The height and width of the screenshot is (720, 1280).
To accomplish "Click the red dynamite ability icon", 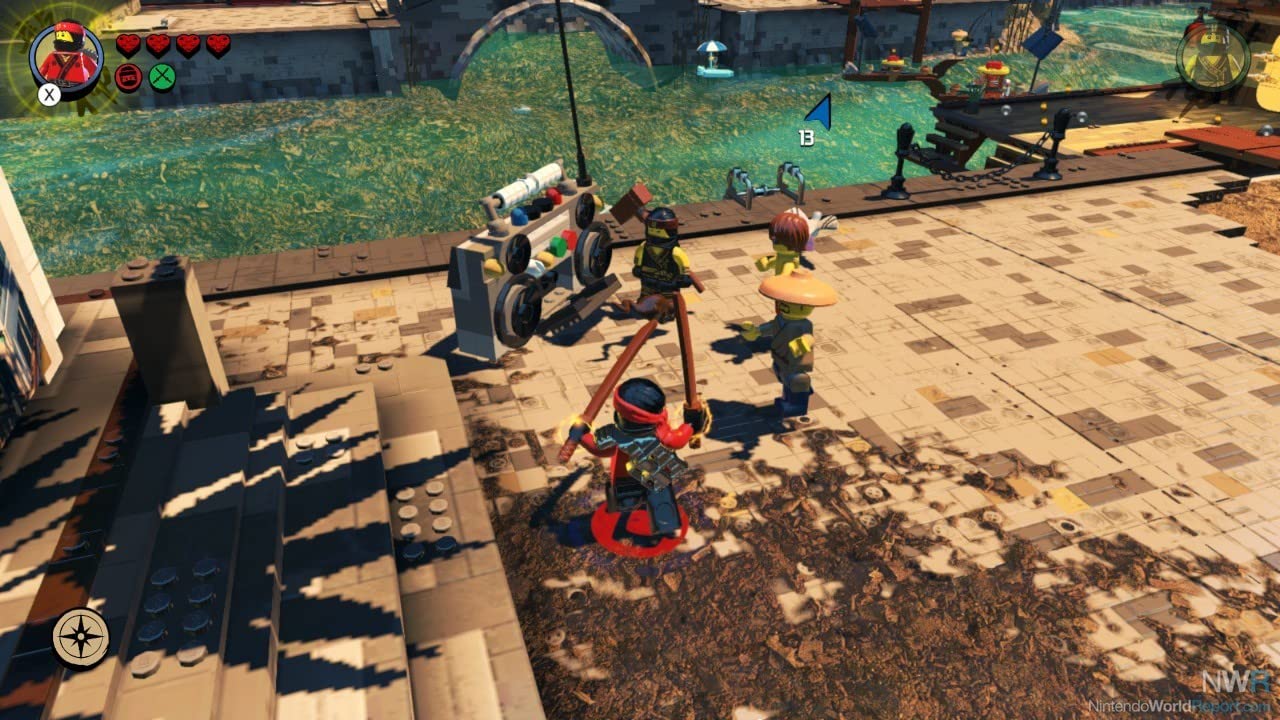I will (126, 77).
